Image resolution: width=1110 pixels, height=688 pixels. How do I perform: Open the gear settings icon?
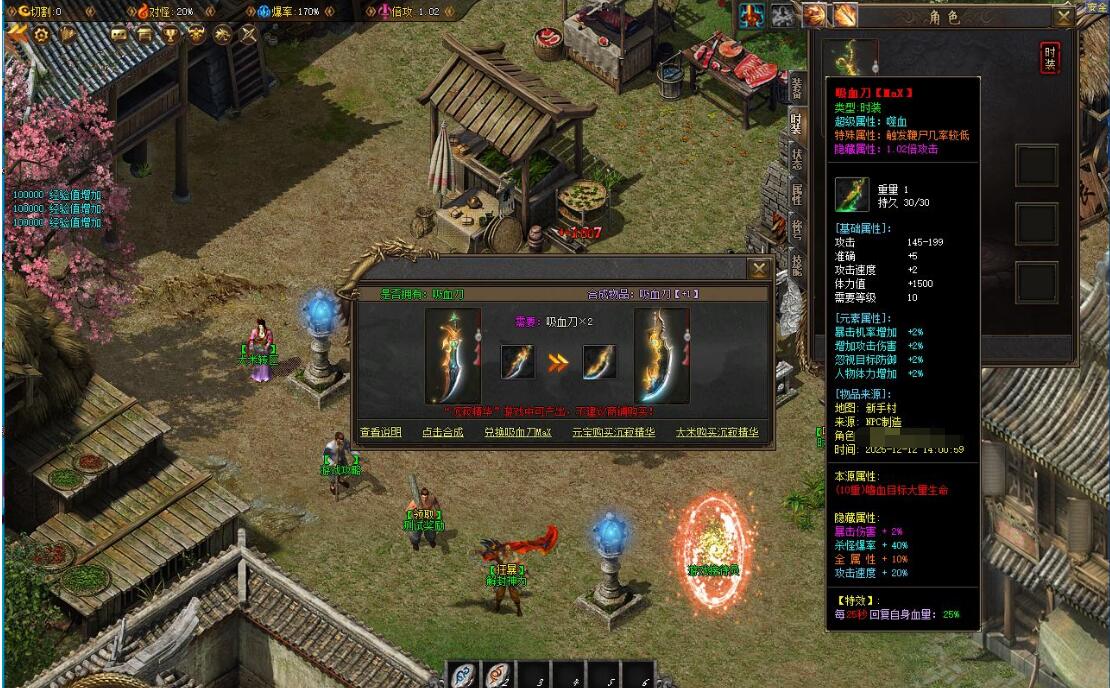(42, 34)
